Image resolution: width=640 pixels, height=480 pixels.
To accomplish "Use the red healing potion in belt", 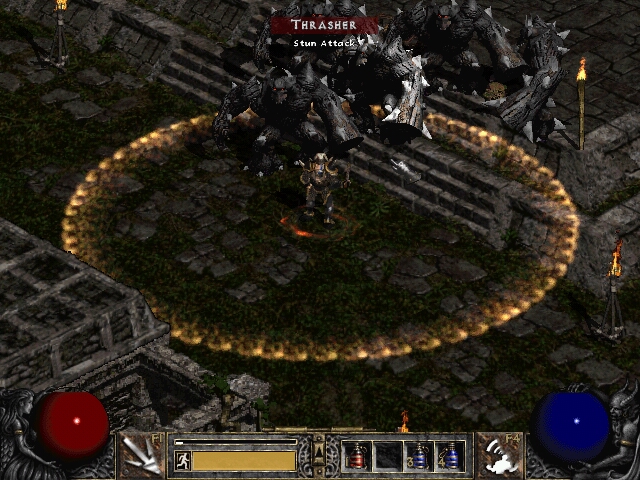I will coord(356,456).
